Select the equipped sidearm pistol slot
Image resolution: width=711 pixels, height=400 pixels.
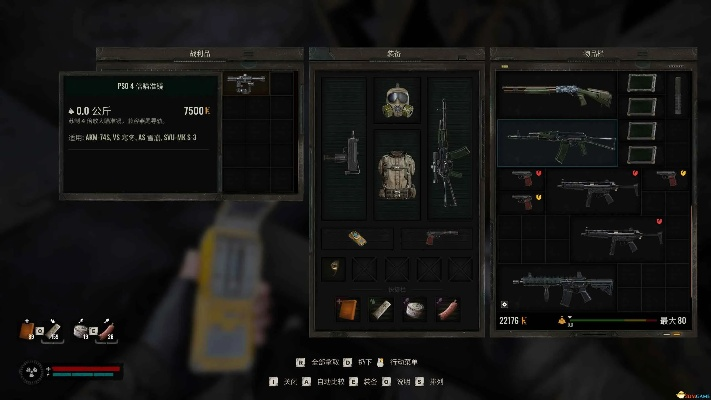click(436, 238)
